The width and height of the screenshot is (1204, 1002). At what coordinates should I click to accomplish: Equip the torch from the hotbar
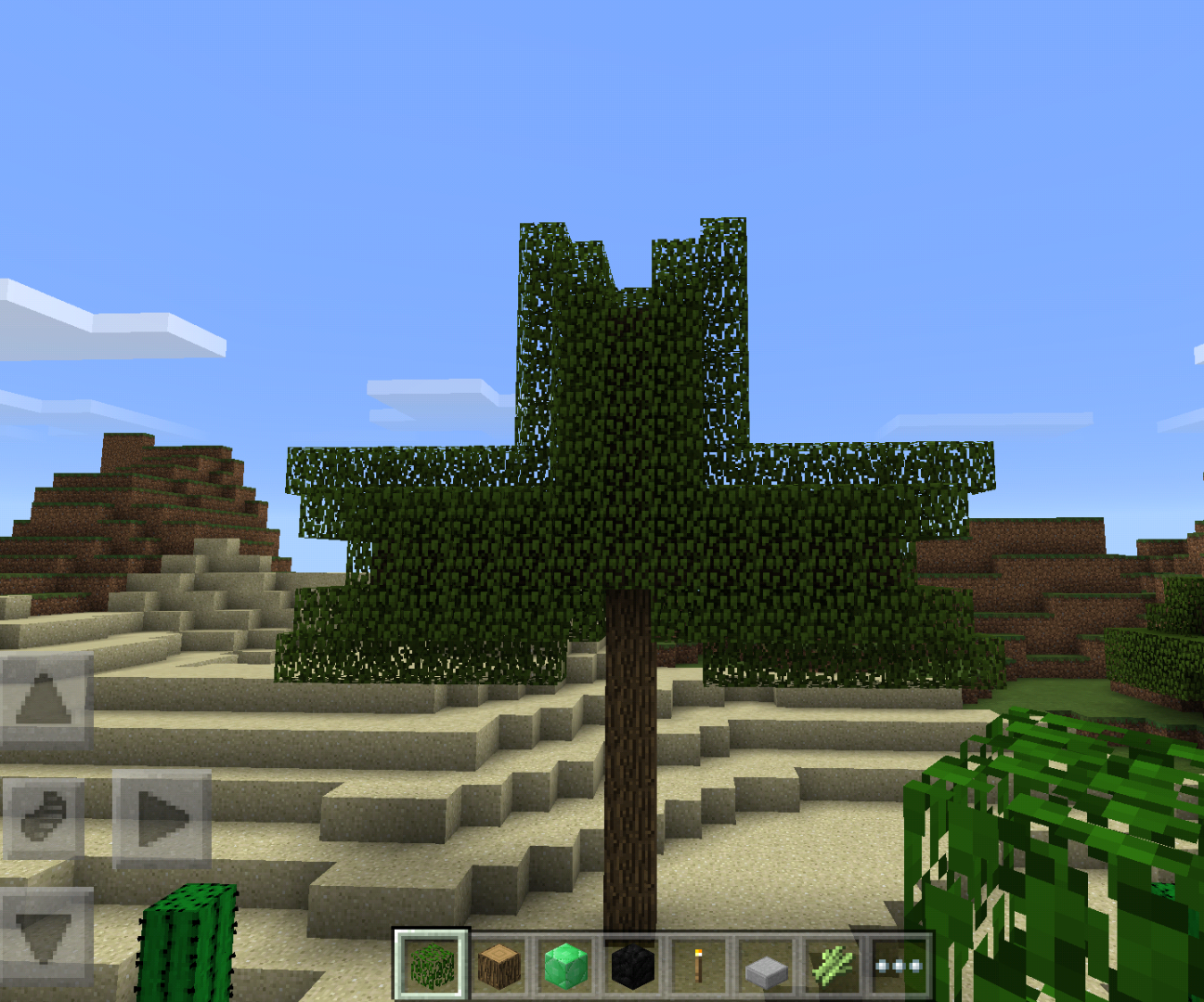pos(699,966)
